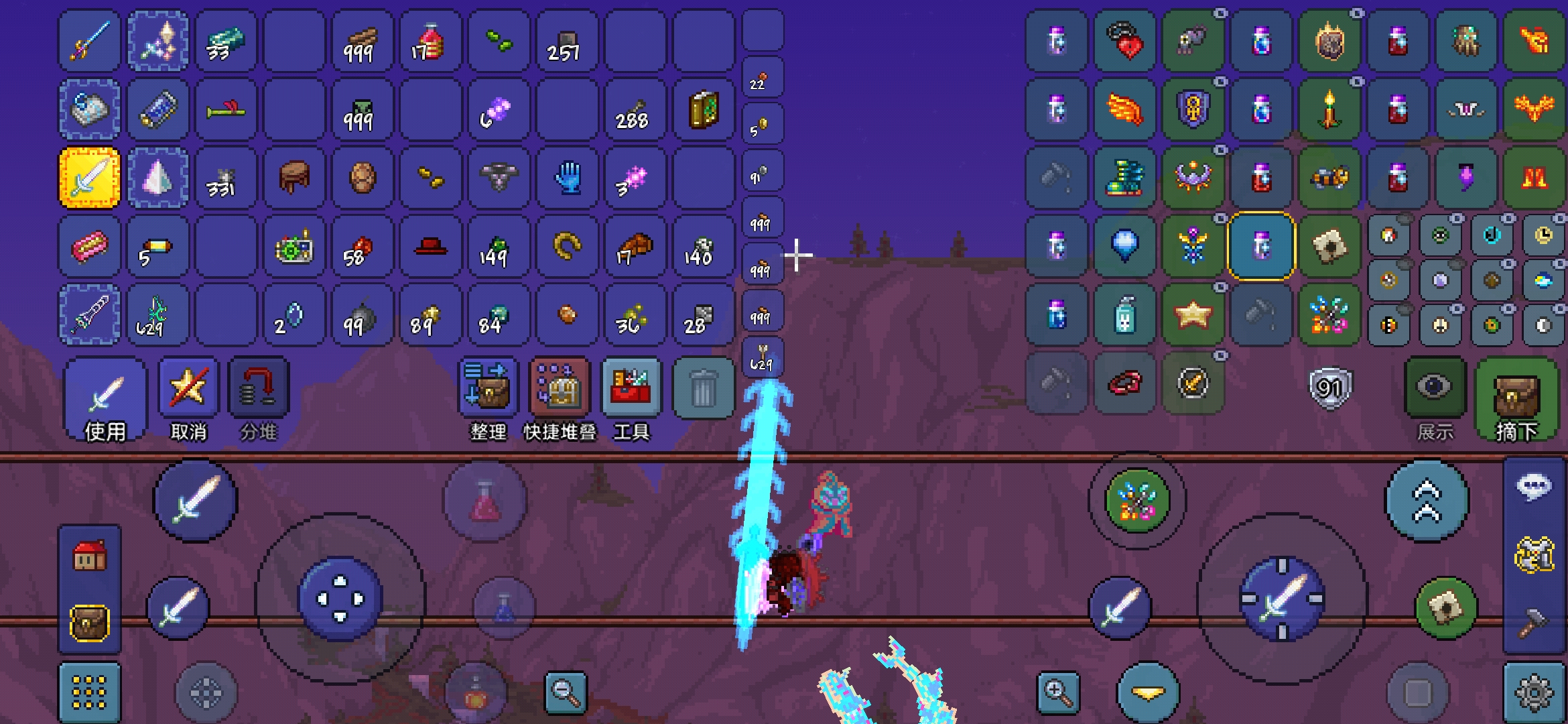Tap the 使用 (Use) button
This screenshot has height=724, width=1568.
(105, 400)
